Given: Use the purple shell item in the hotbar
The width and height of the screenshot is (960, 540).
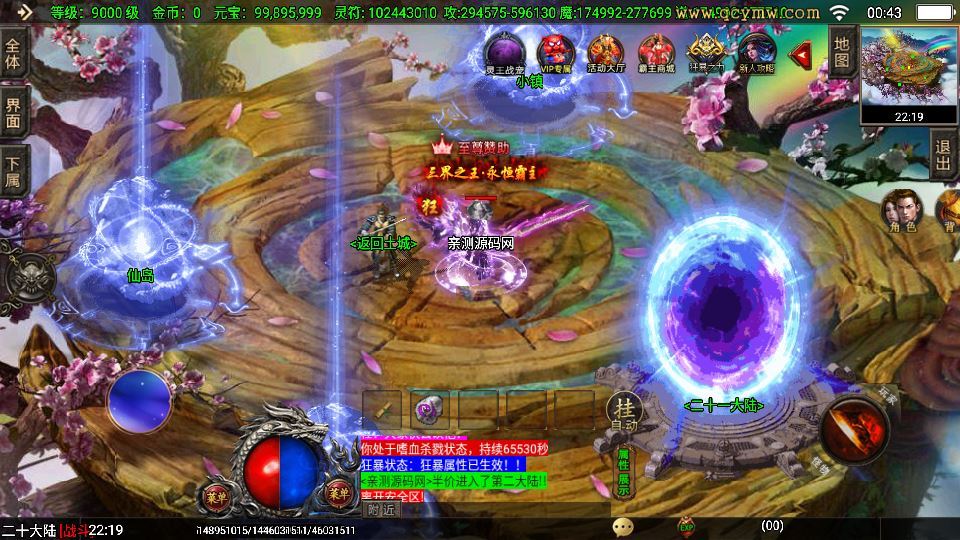Looking at the screenshot, I should tap(430, 409).
